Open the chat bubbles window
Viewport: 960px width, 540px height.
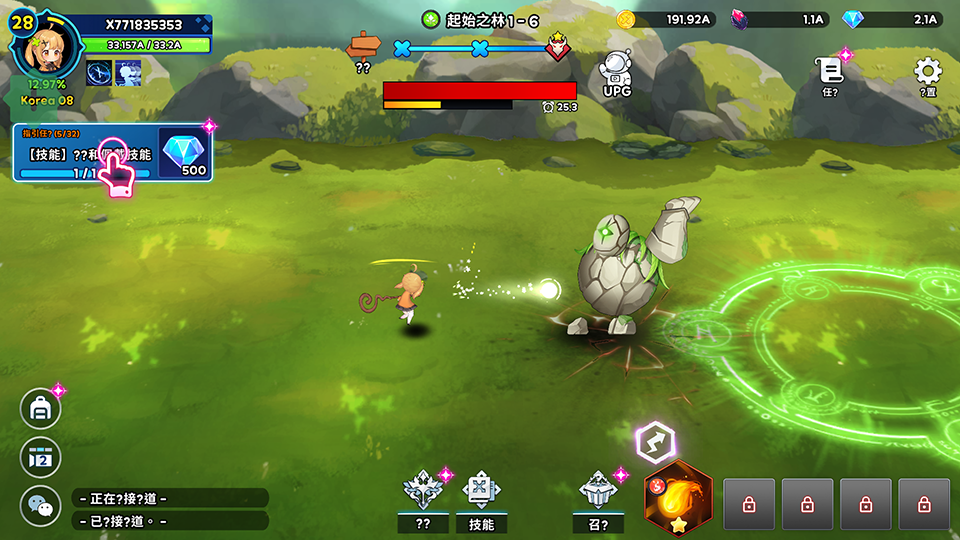tap(41, 506)
